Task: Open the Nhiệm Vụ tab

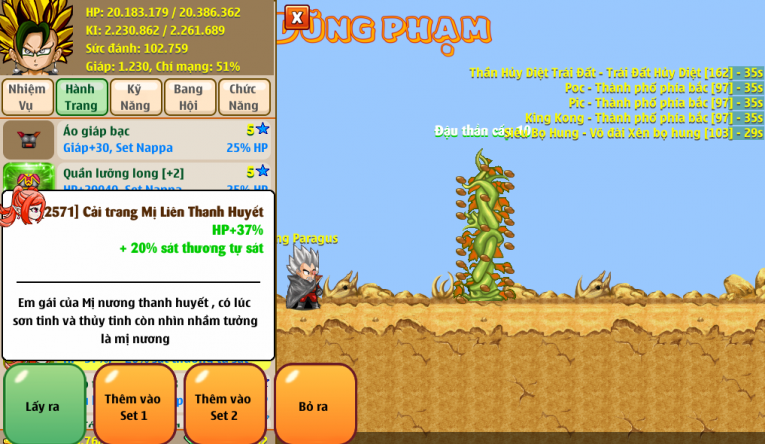Action: click(27, 97)
